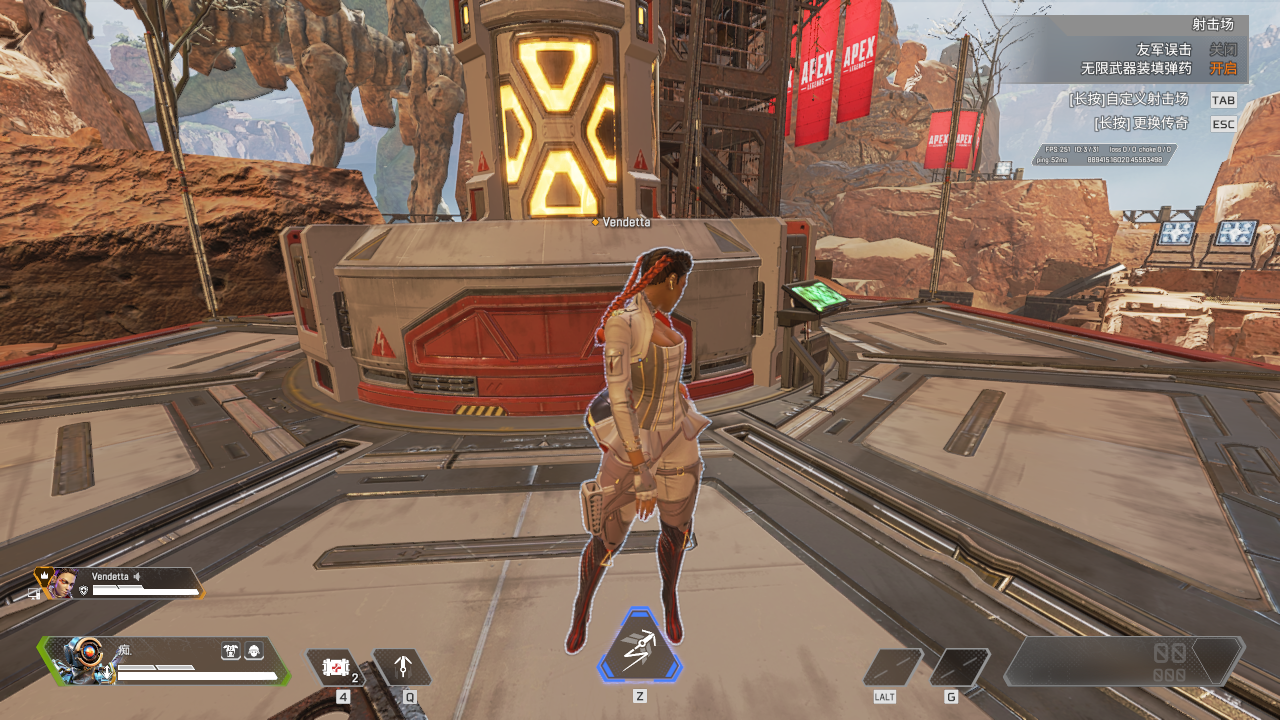
Task: Activate the tactical ability icon
Action: coord(402,667)
